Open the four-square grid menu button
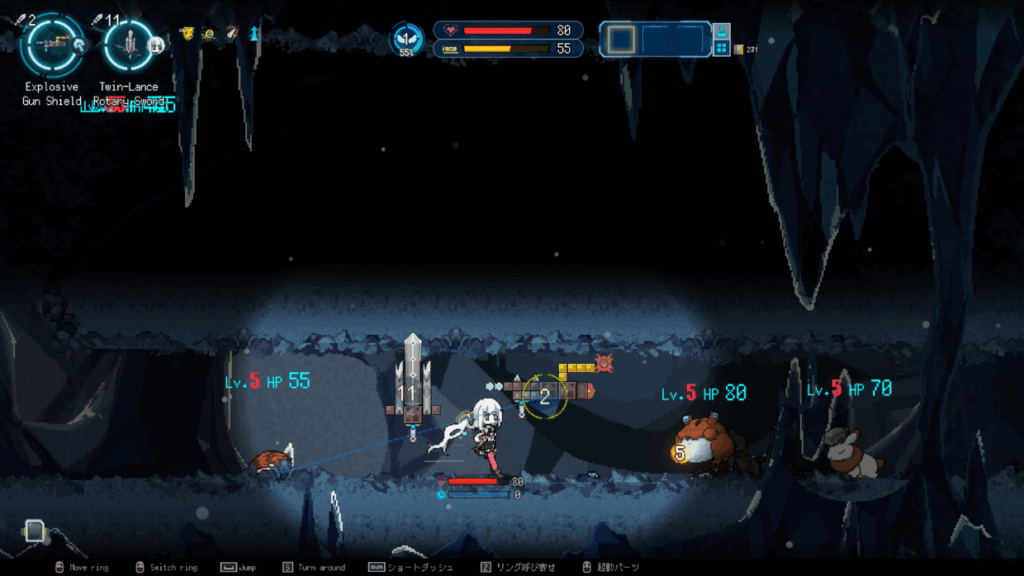The image size is (1024, 576). pos(721,48)
